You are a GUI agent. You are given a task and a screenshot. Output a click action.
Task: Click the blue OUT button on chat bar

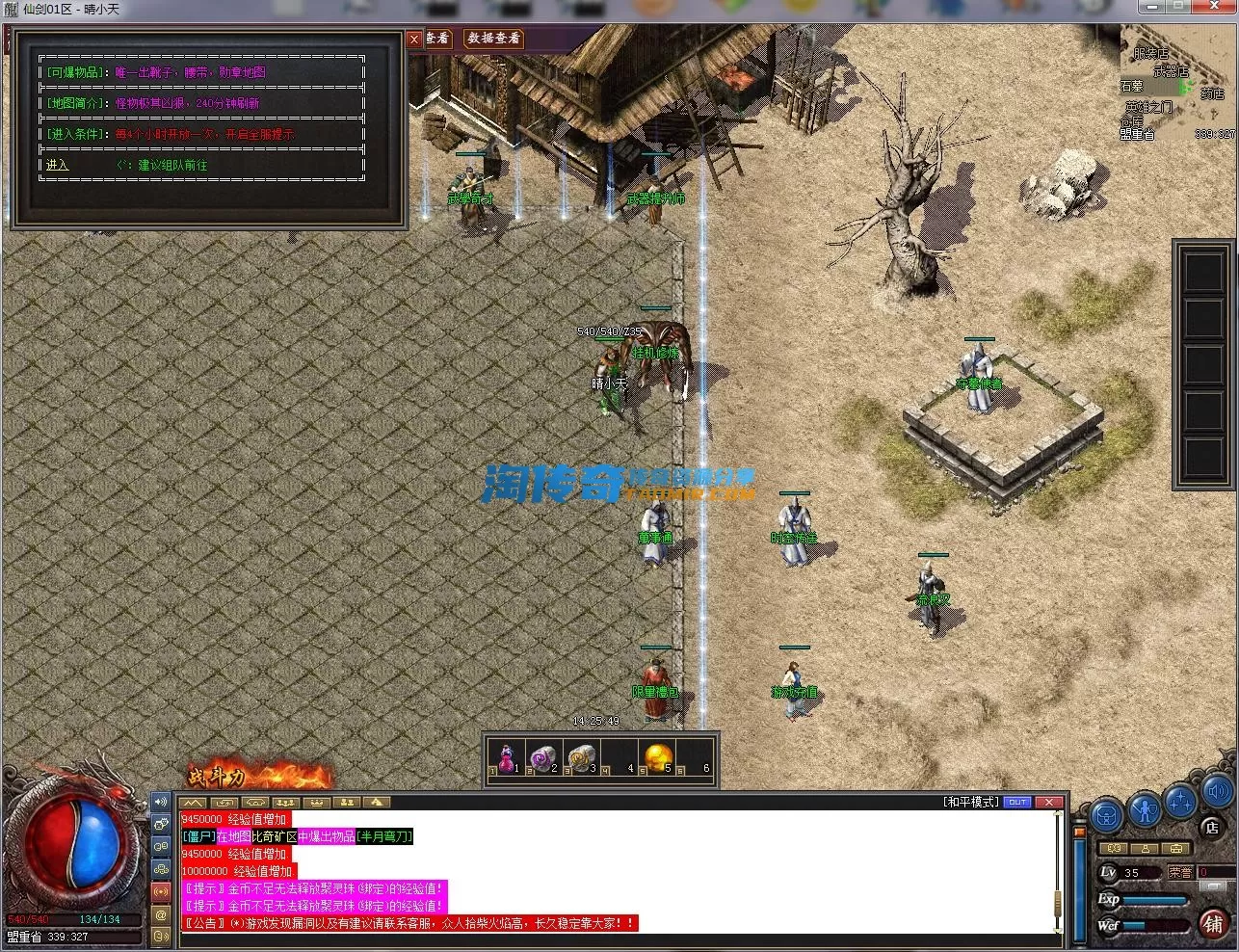(x=1016, y=802)
